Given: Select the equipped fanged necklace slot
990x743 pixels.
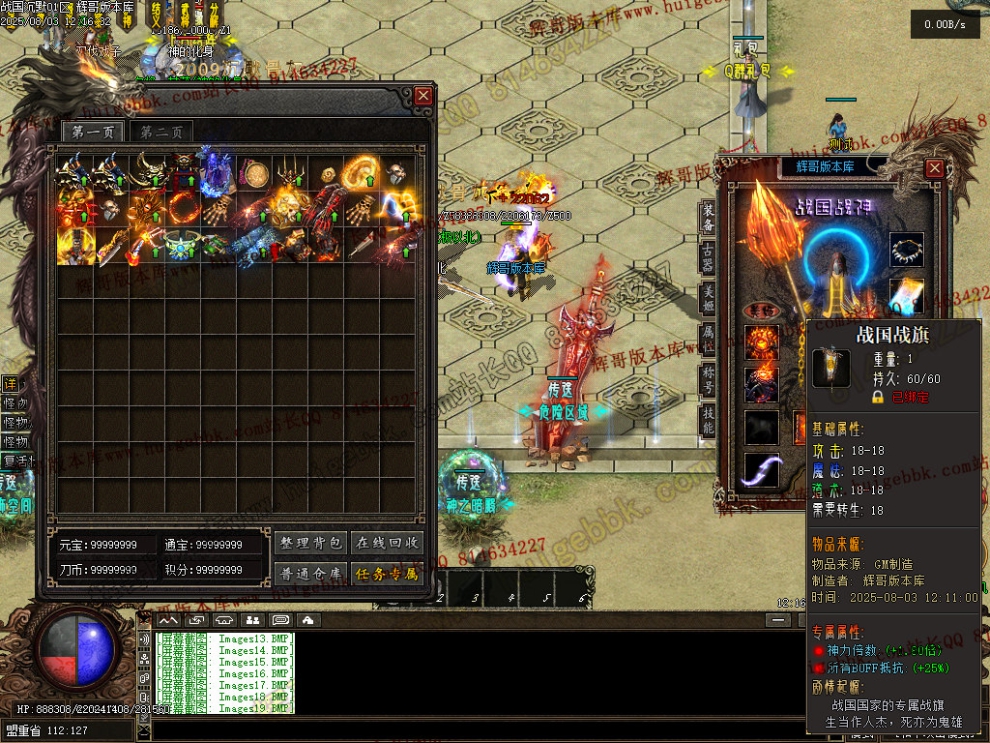Looking at the screenshot, I should tap(906, 248).
